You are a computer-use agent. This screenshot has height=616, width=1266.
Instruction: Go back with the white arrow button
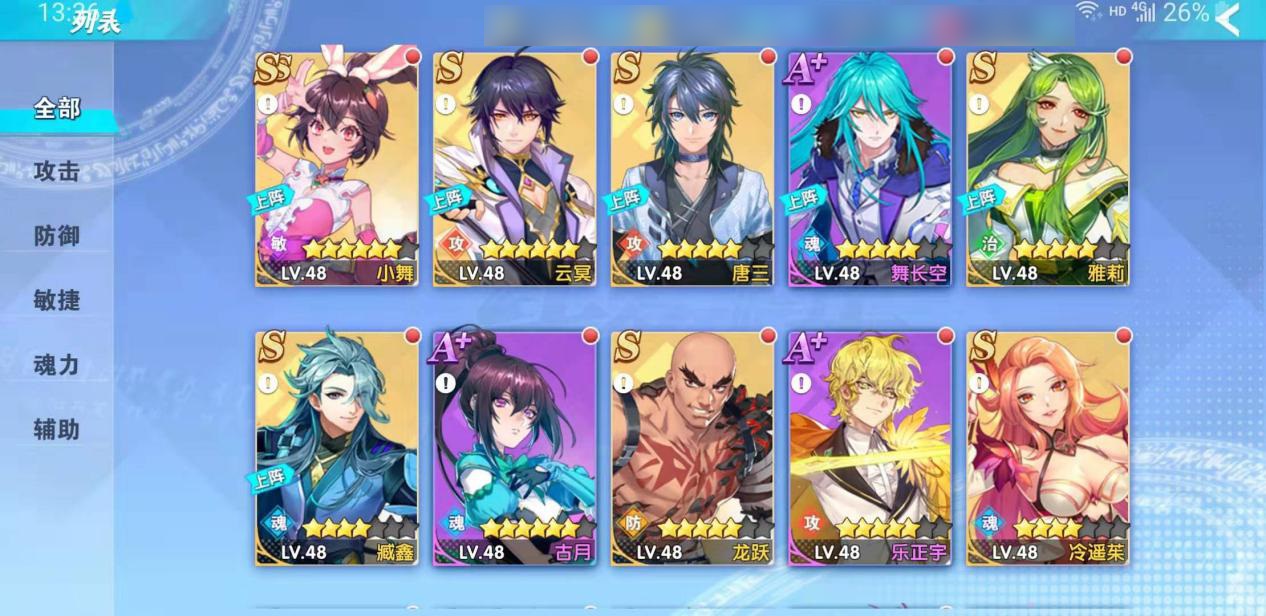point(1226,18)
